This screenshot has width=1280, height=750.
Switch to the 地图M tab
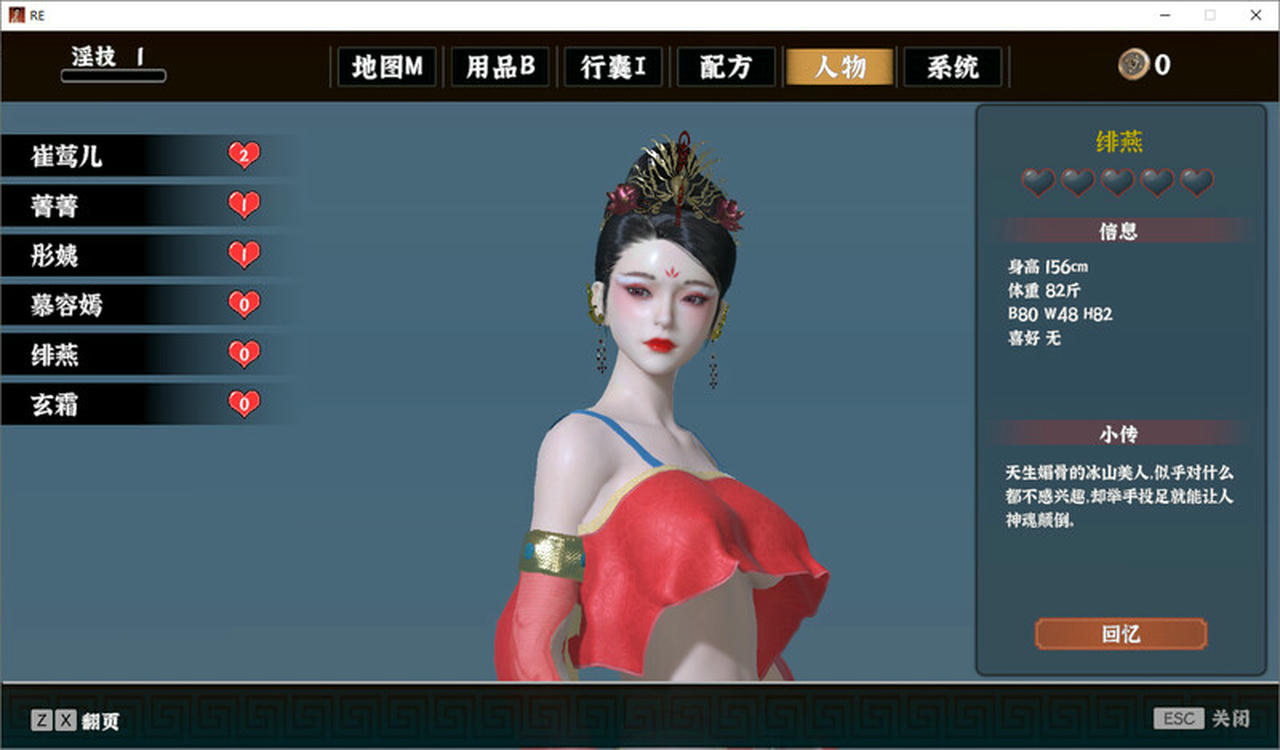point(387,67)
